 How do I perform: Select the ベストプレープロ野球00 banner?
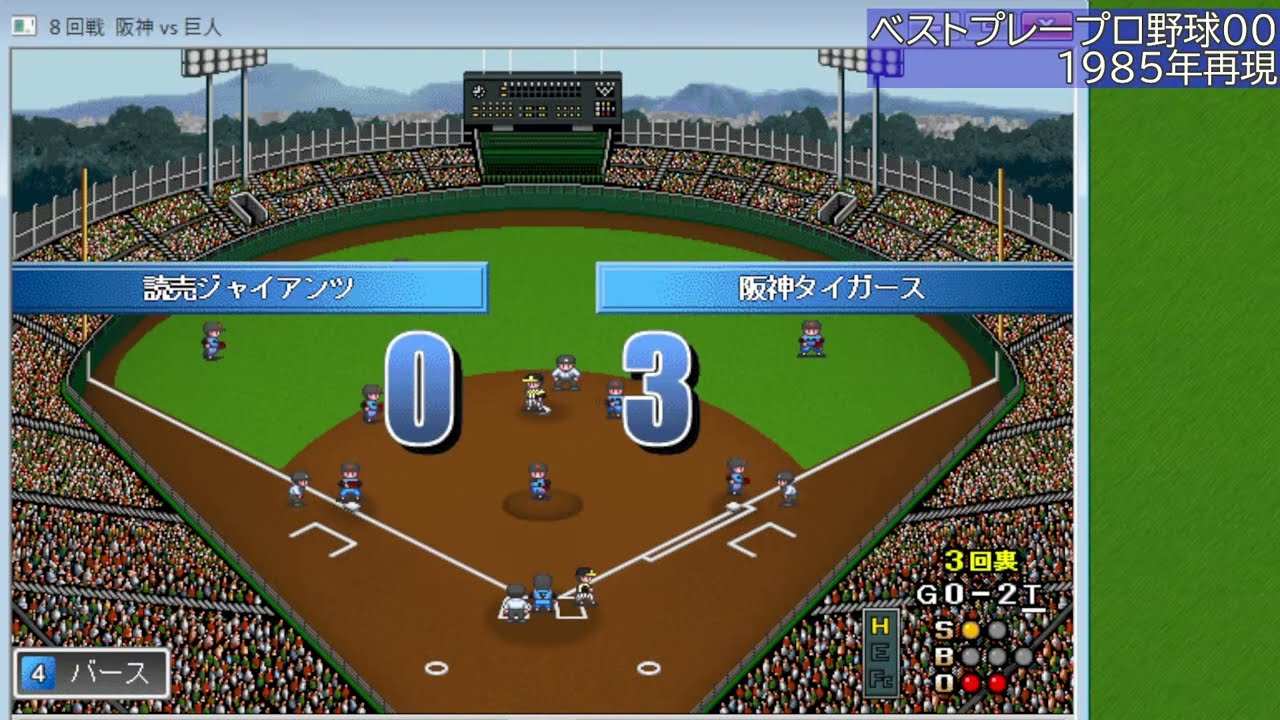pyautogui.click(x=1070, y=25)
